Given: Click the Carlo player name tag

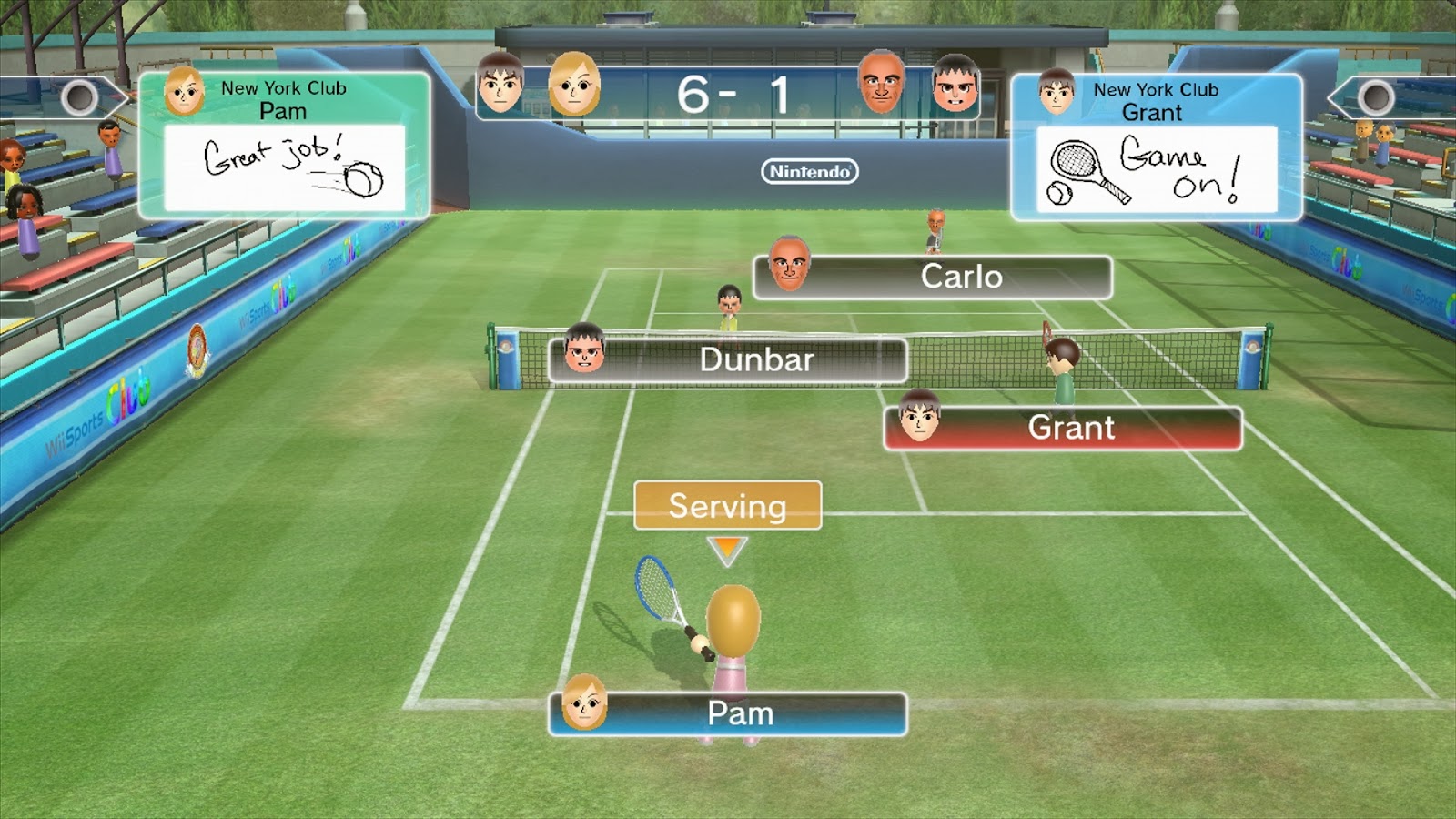Looking at the screenshot, I should click(934, 277).
